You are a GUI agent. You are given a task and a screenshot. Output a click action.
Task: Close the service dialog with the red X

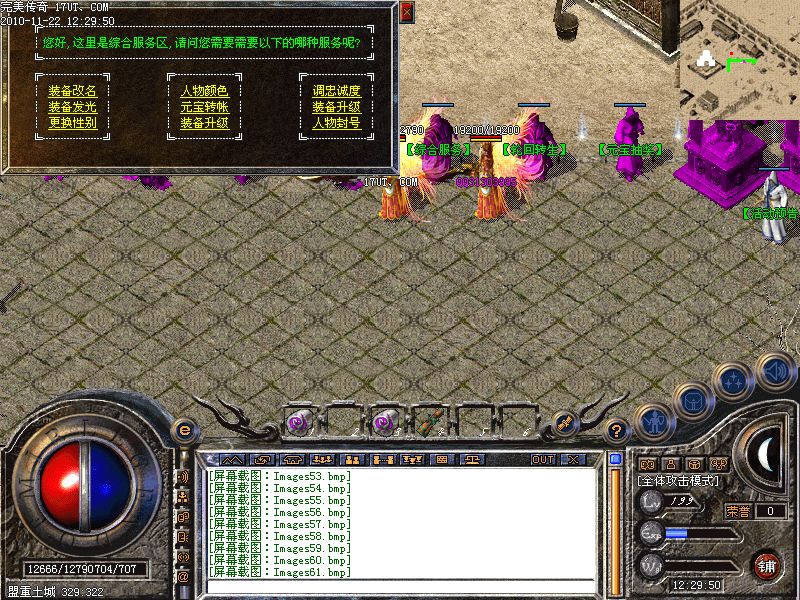click(406, 12)
